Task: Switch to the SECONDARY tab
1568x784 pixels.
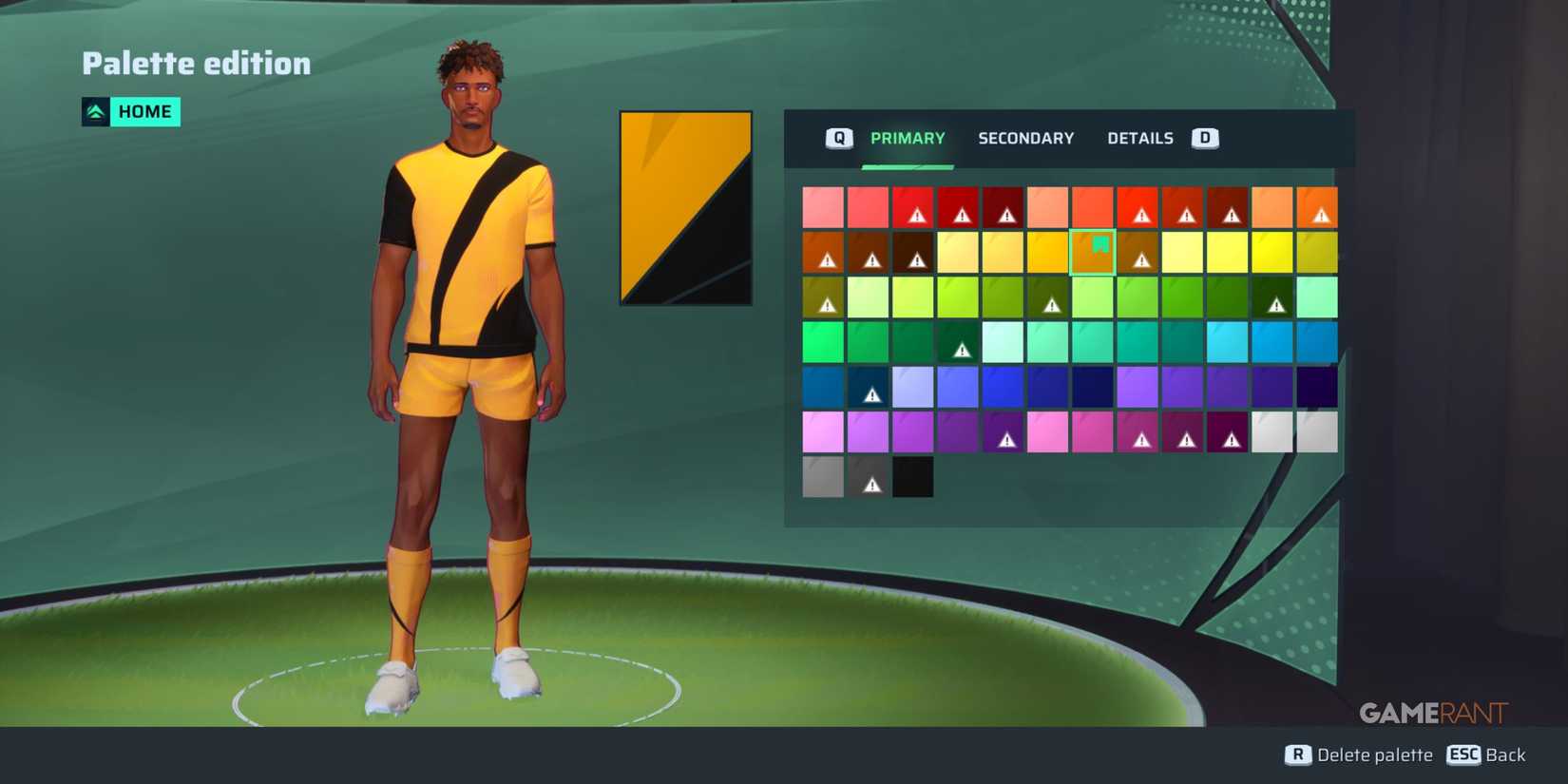Action: click(x=1026, y=138)
